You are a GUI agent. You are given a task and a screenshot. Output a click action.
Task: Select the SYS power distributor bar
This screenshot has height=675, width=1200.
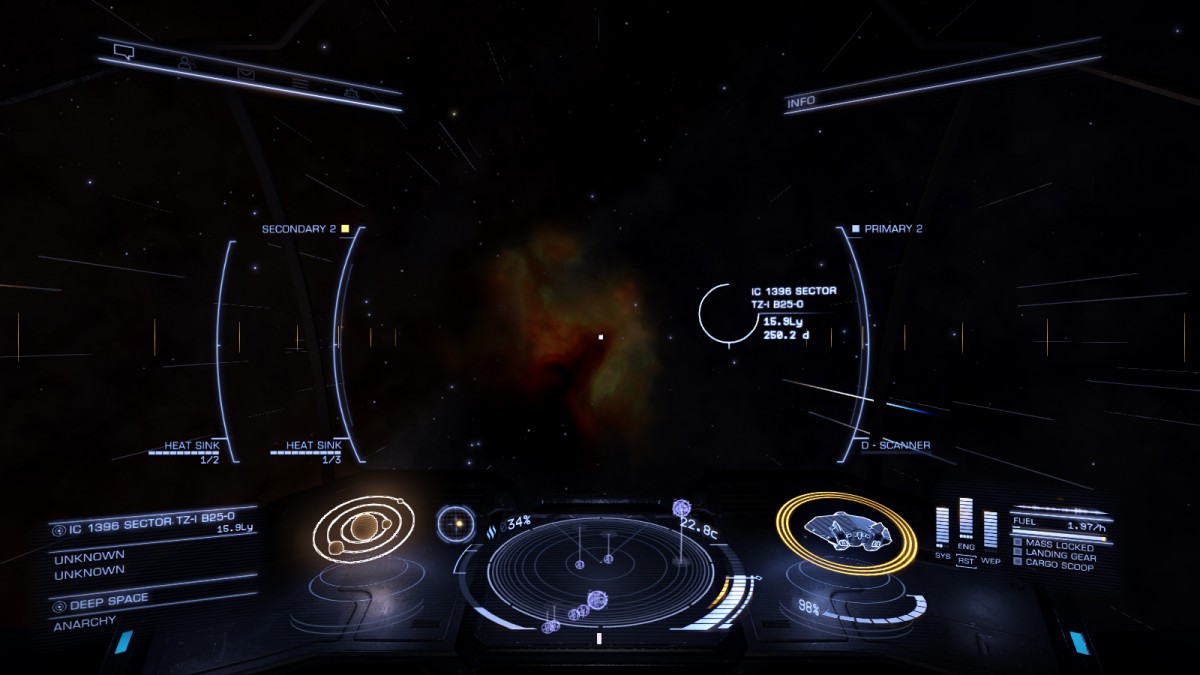coord(942,527)
